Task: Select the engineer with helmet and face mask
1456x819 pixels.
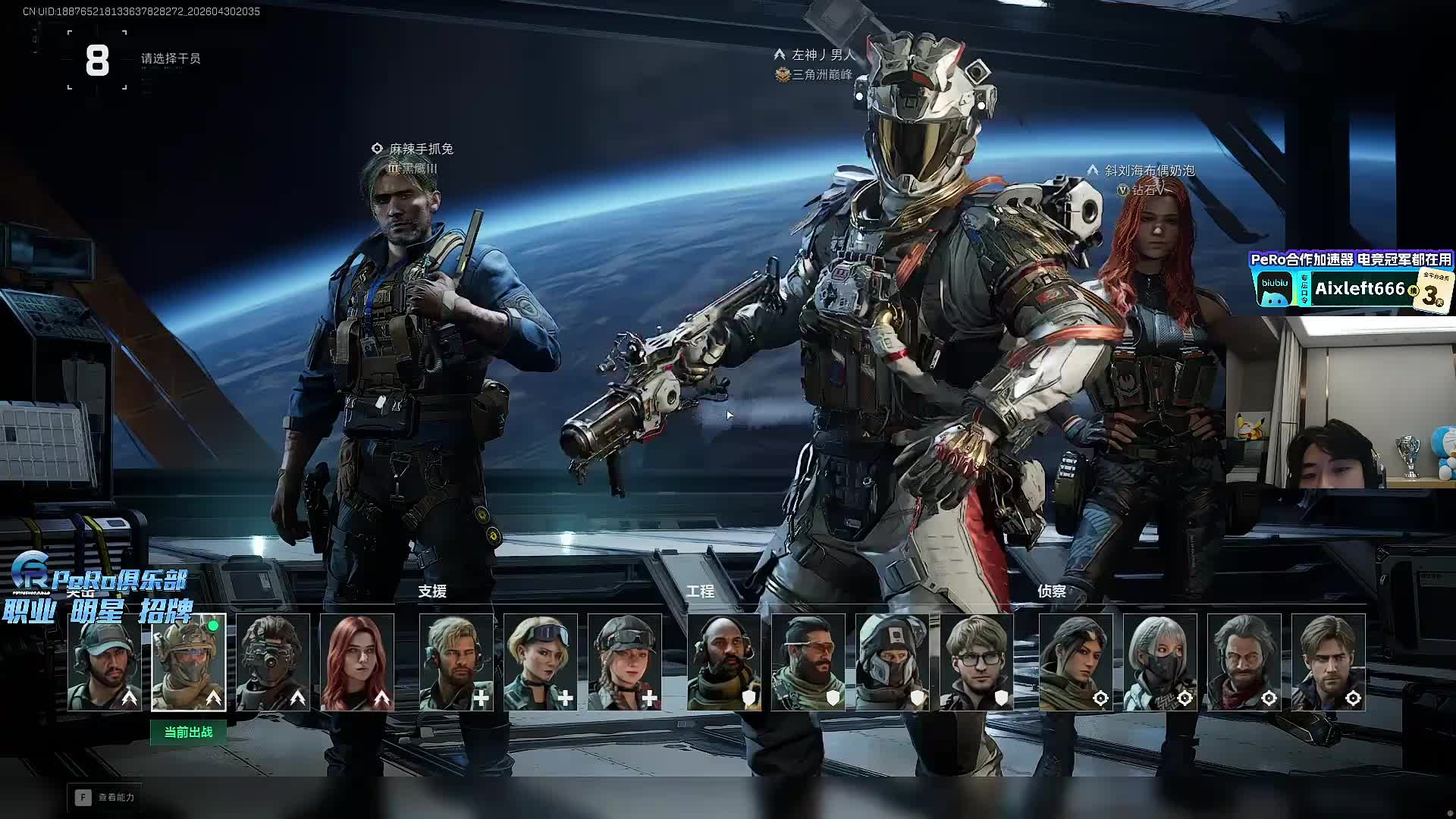Action: [x=893, y=662]
